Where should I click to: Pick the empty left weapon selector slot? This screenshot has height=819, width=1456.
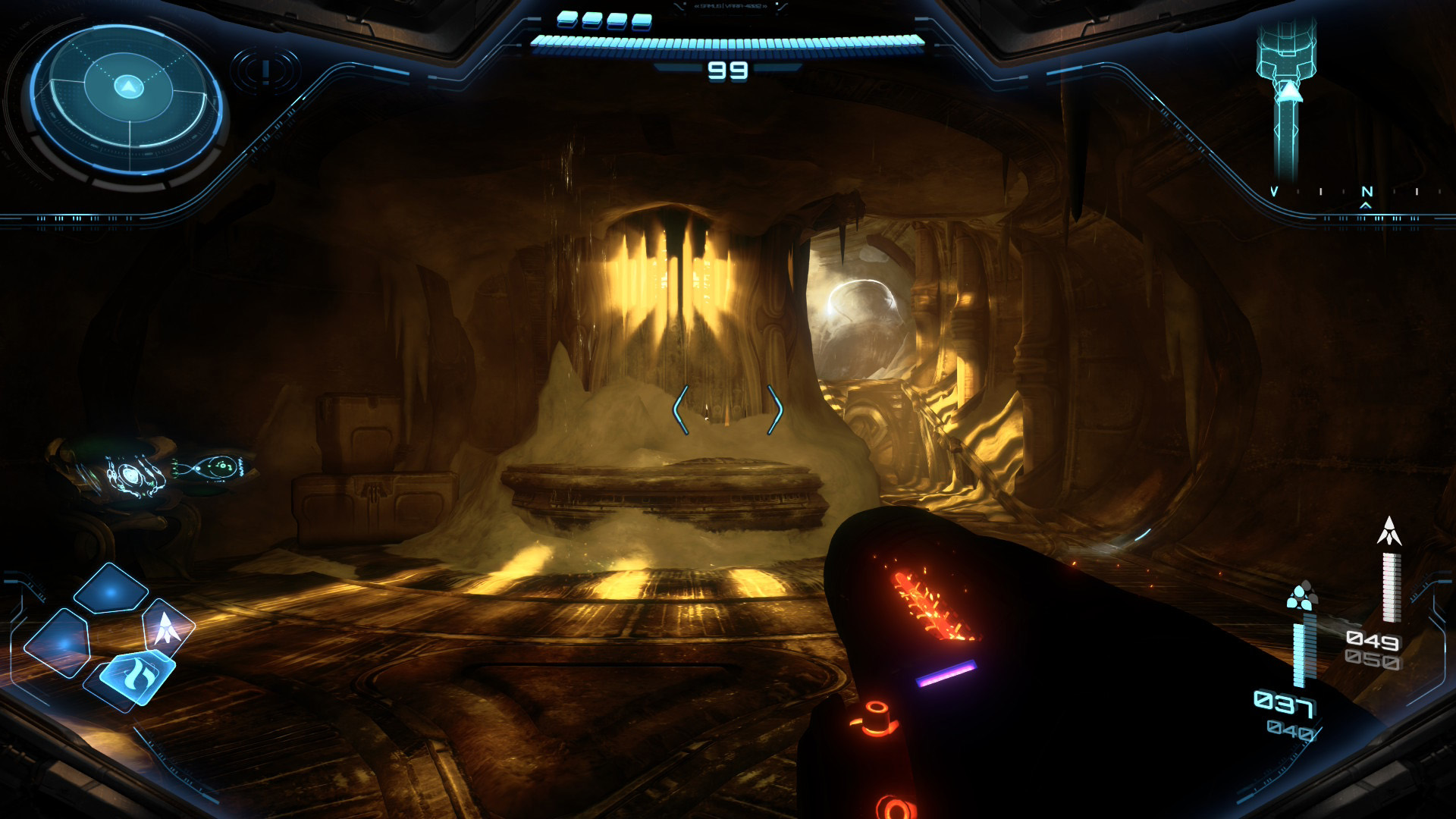(x=58, y=644)
